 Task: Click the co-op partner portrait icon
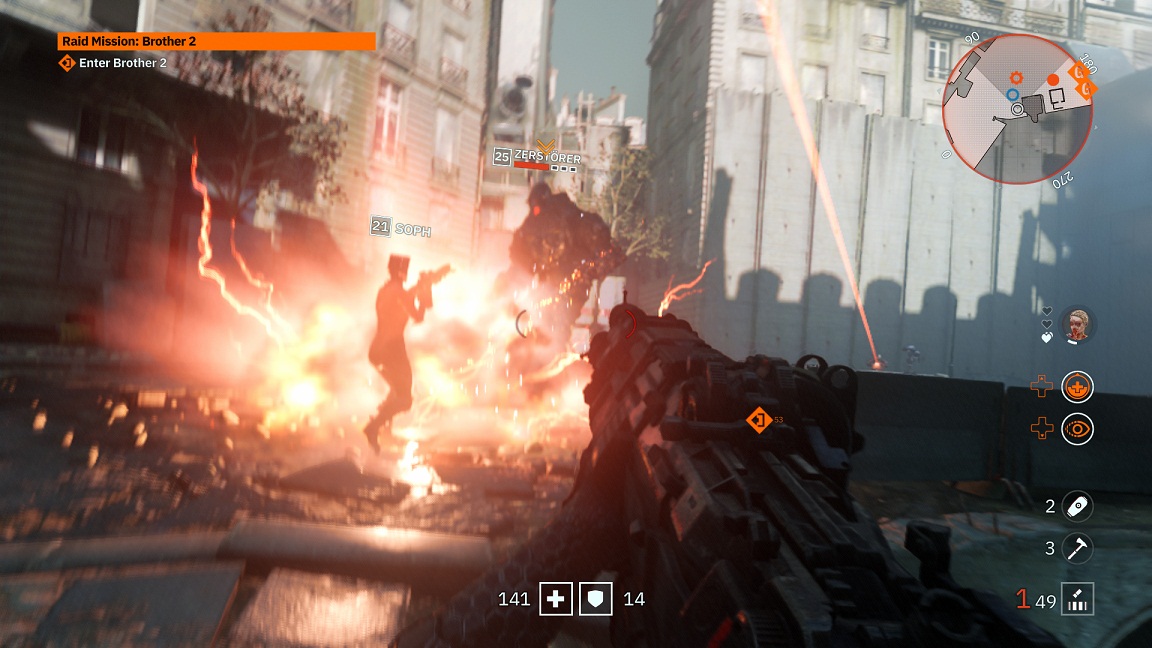[x=1078, y=324]
